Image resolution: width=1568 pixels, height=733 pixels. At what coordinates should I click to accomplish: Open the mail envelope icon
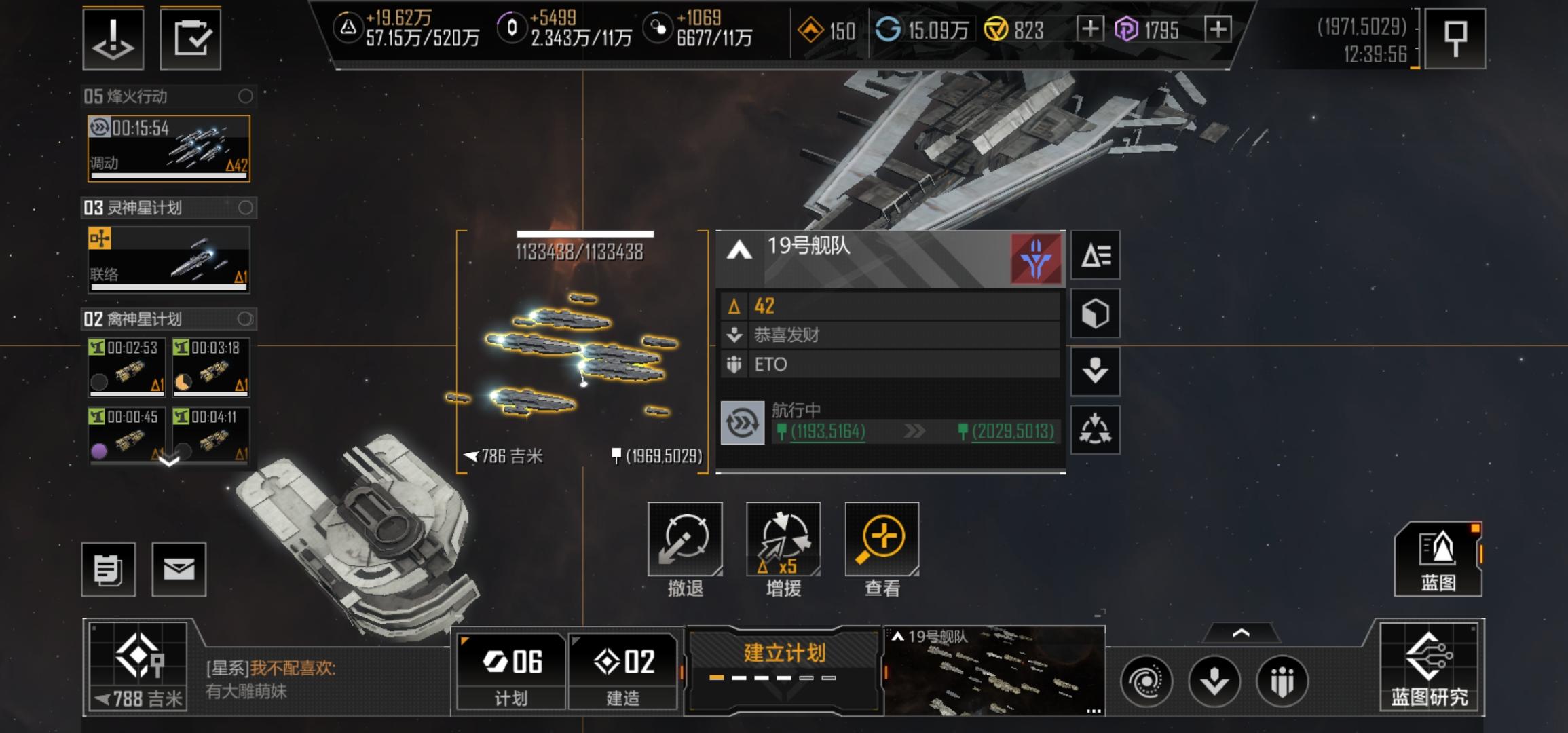(x=179, y=569)
